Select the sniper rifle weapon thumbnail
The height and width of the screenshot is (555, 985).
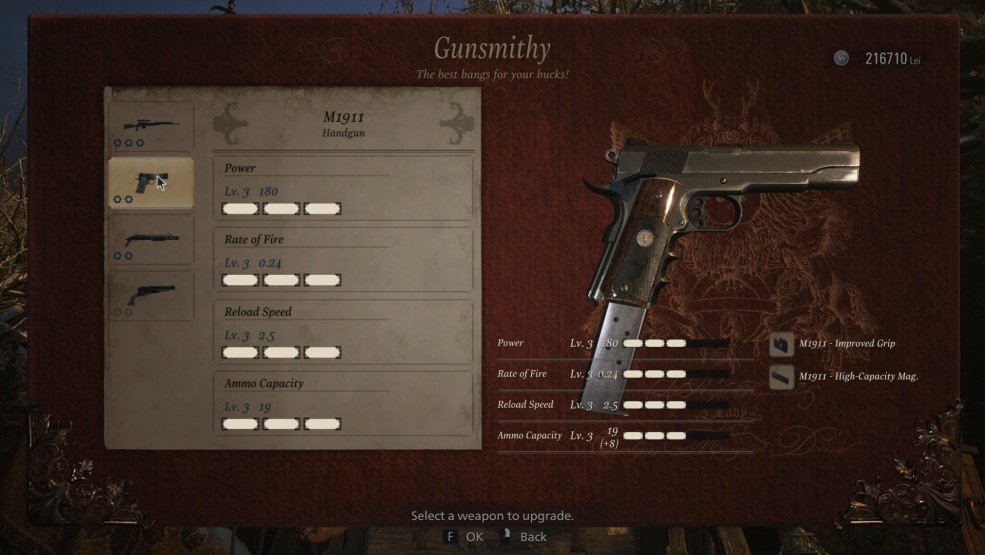150,126
